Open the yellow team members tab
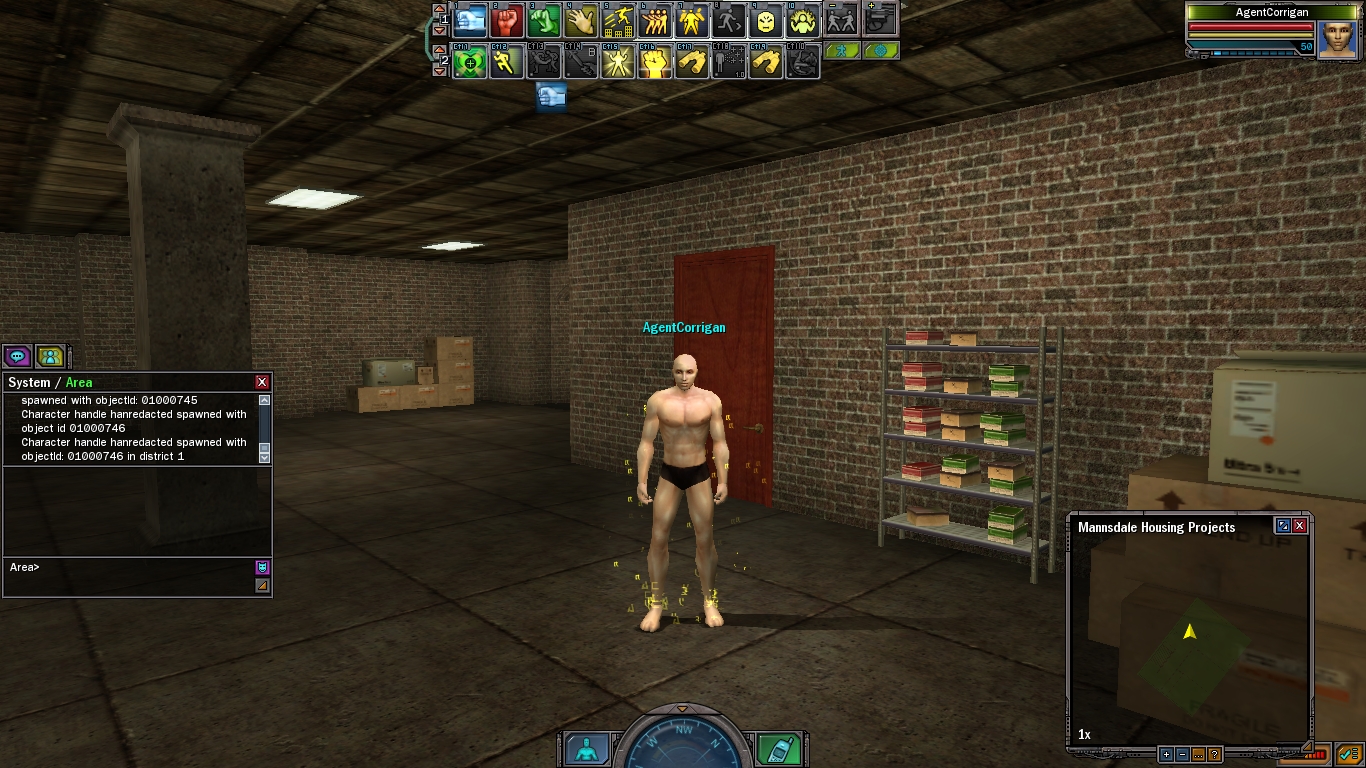The image size is (1366, 768). 50,356
